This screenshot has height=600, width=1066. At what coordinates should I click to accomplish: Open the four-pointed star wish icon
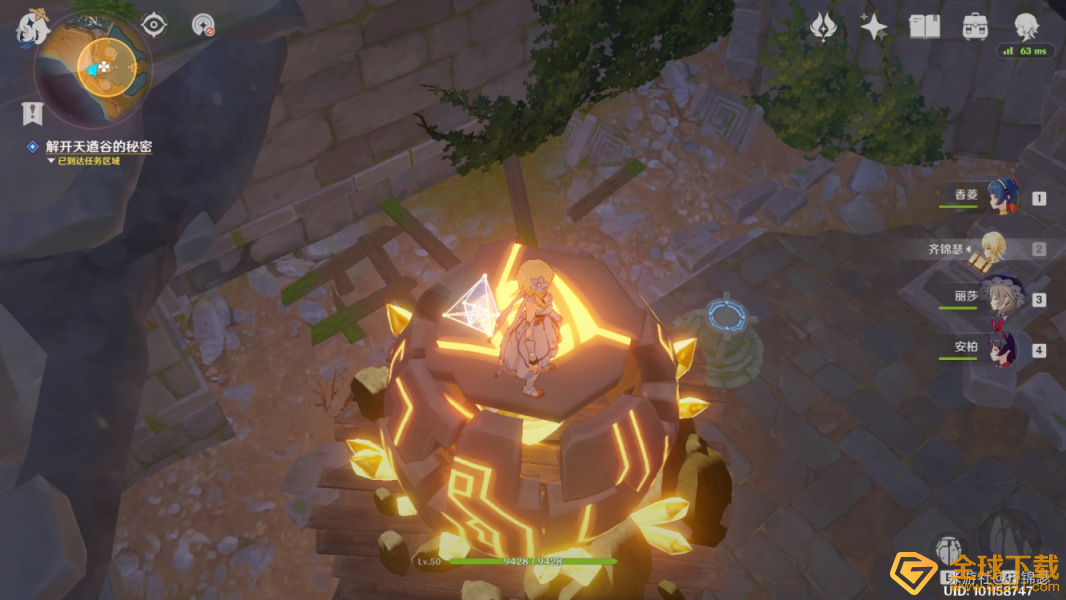(874, 27)
